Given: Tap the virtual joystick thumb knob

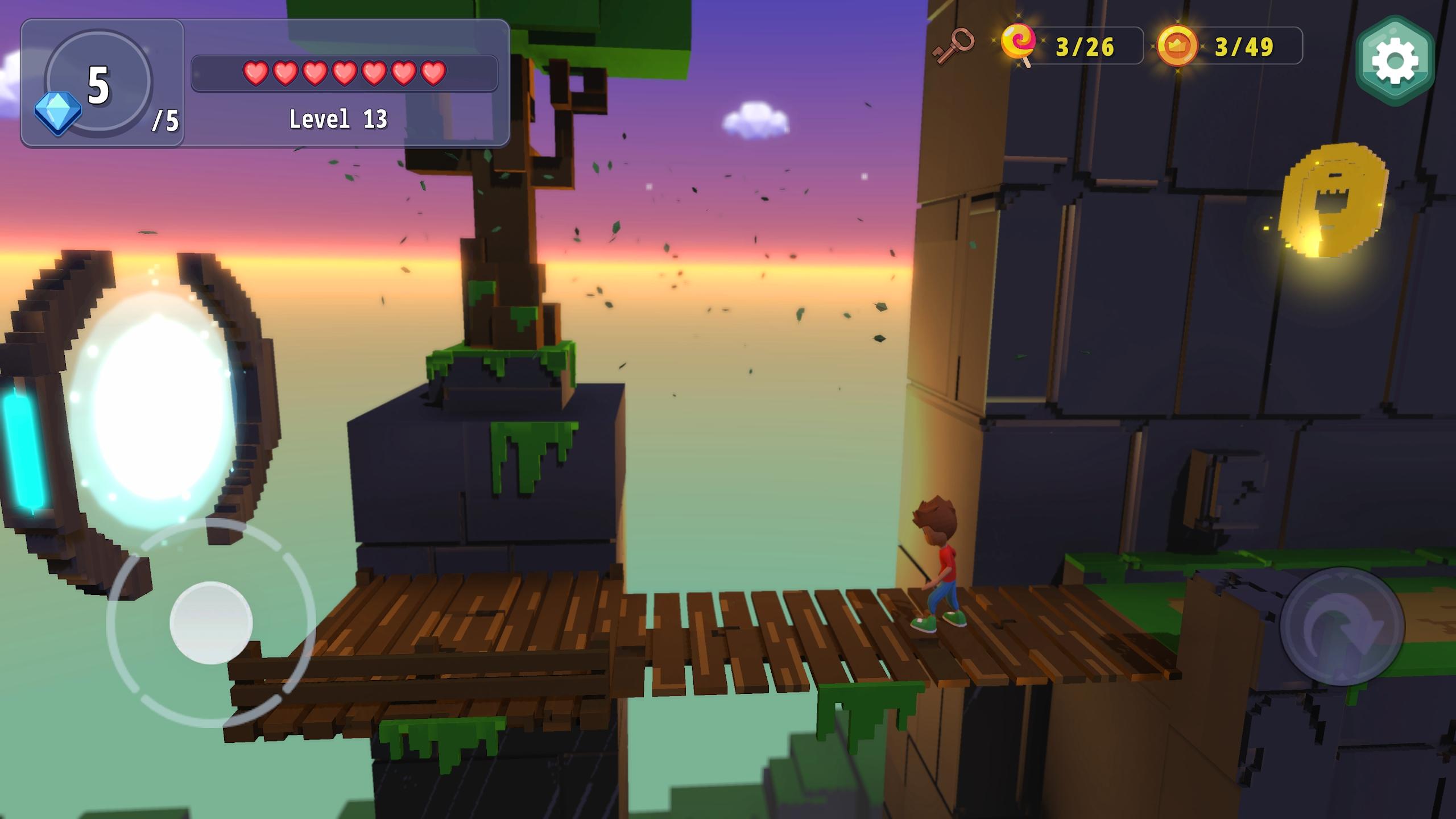Looking at the screenshot, I should tap(211, 623).
